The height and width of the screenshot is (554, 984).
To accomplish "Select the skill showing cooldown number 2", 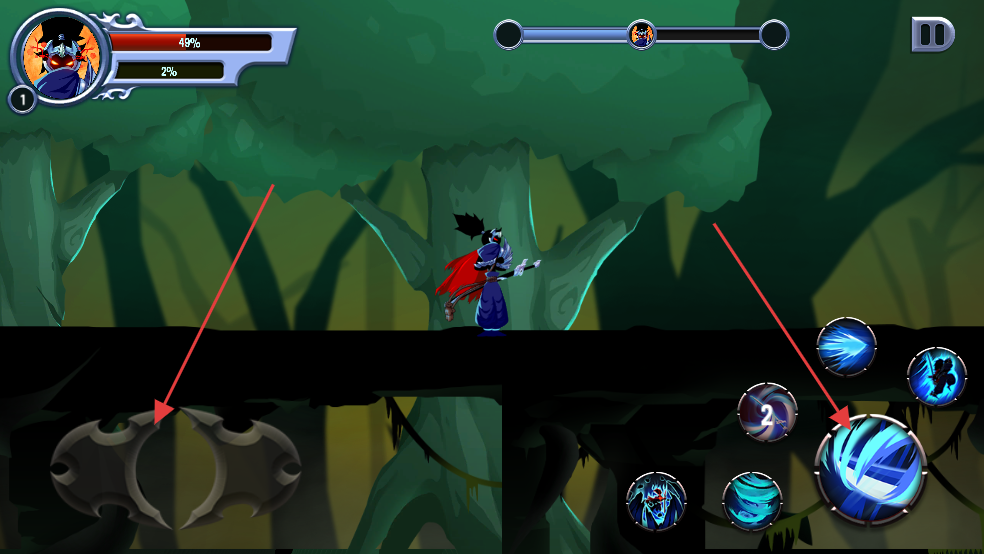I will tap(767, 412).
